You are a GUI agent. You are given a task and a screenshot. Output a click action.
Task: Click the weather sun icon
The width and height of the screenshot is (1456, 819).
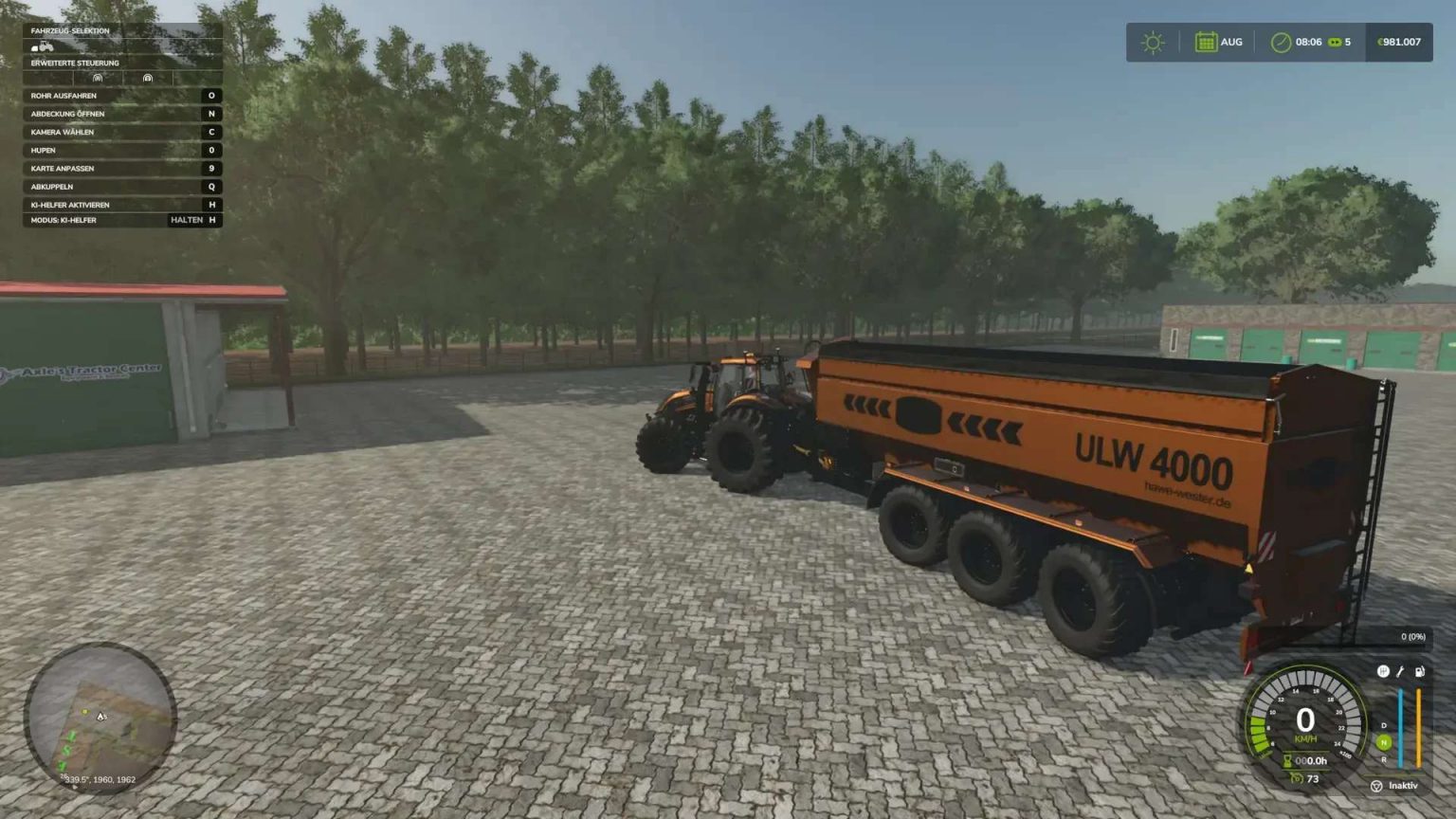1152,42
